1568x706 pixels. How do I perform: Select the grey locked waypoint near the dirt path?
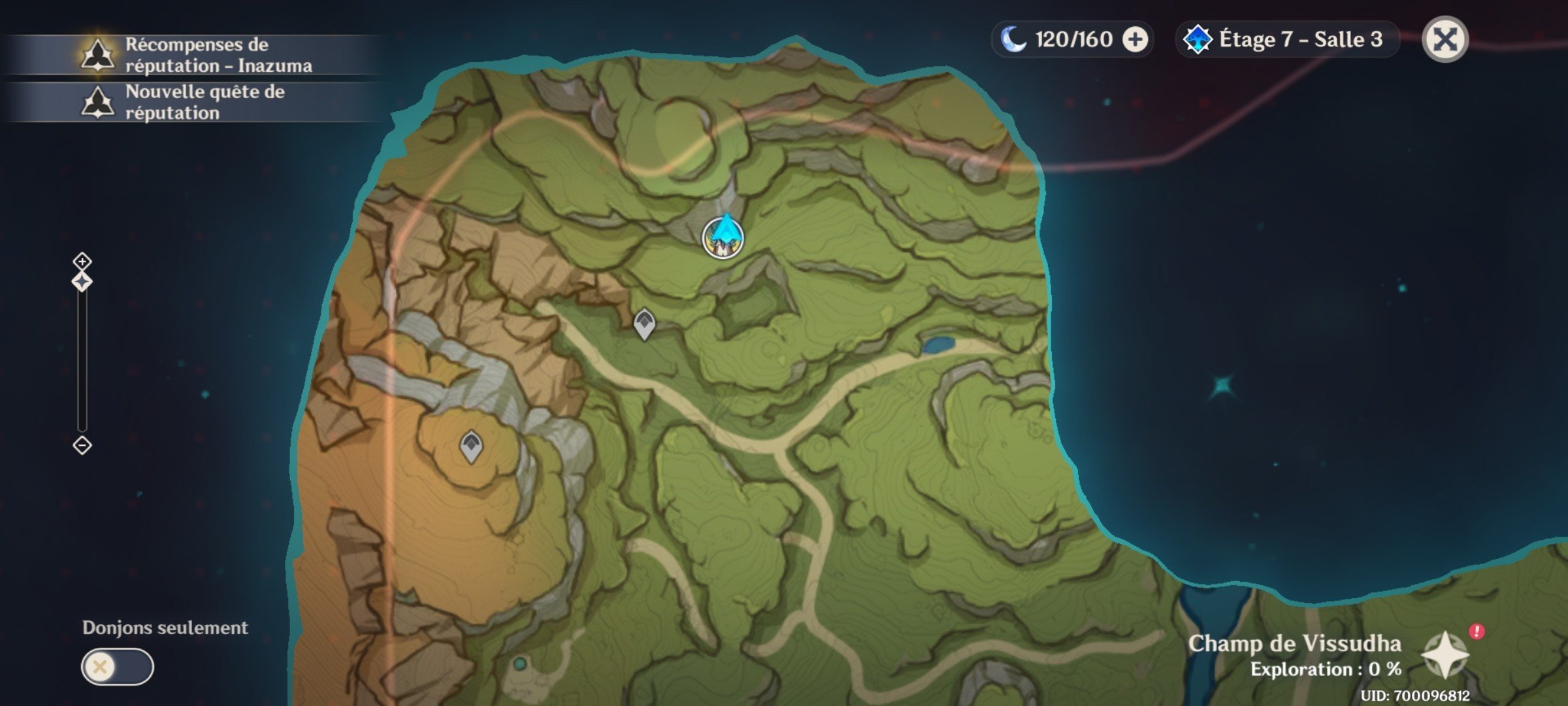click(644, 324)
